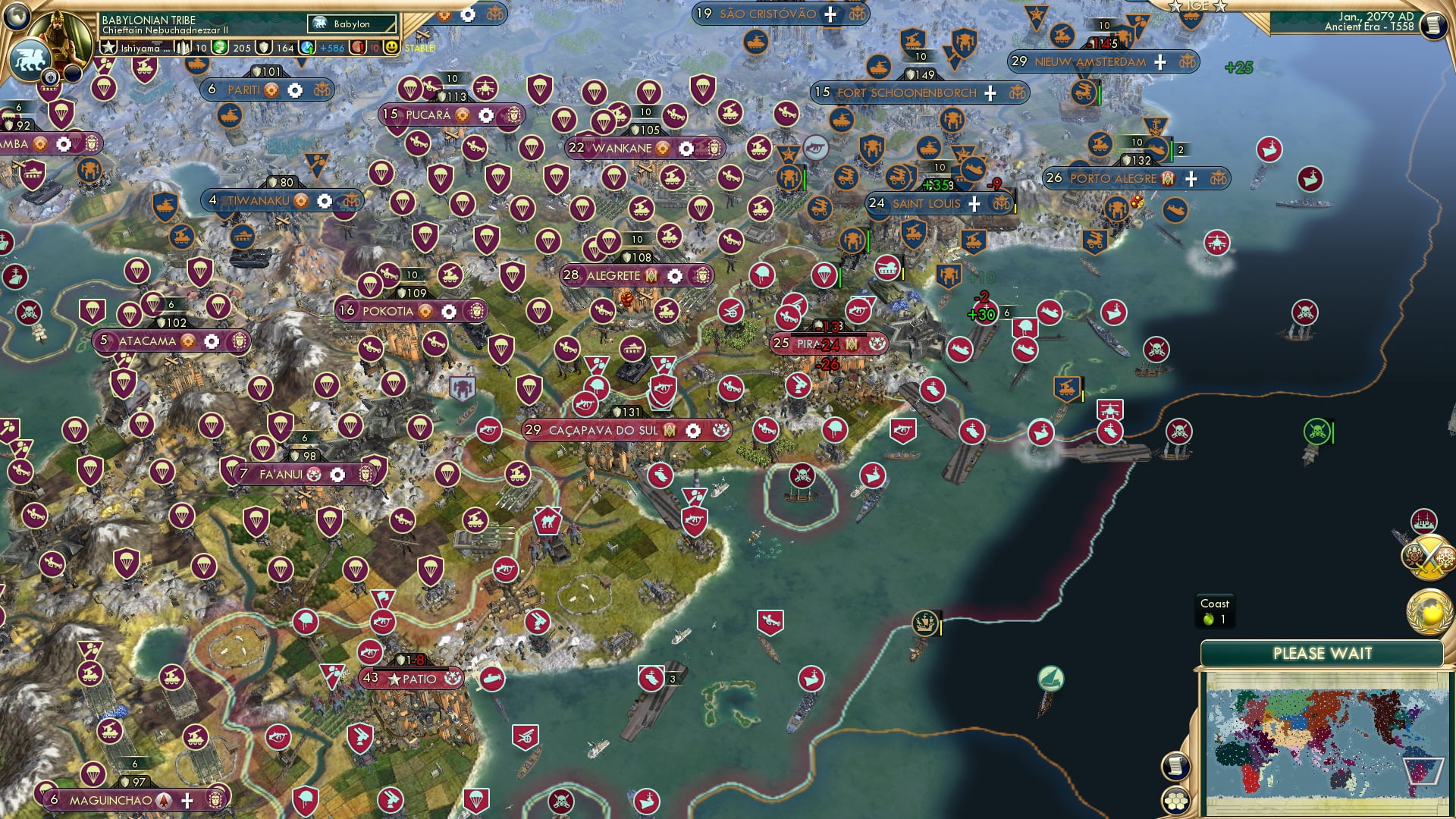The image size is (1456, 819).
Task: Expand São Cristóvão banner with its plus
Action: [830, 13]
